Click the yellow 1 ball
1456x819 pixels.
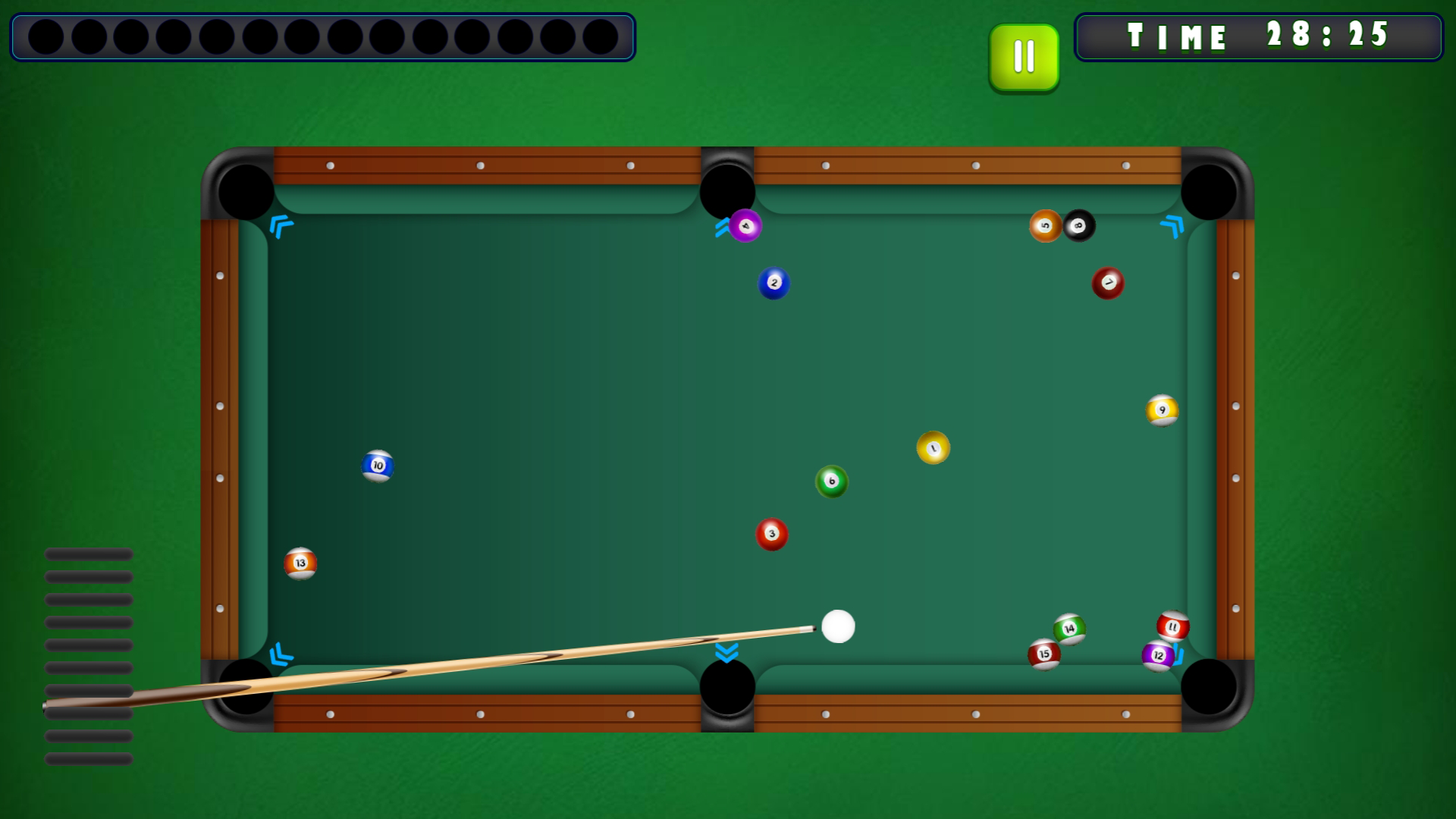[x=934, y=448]
